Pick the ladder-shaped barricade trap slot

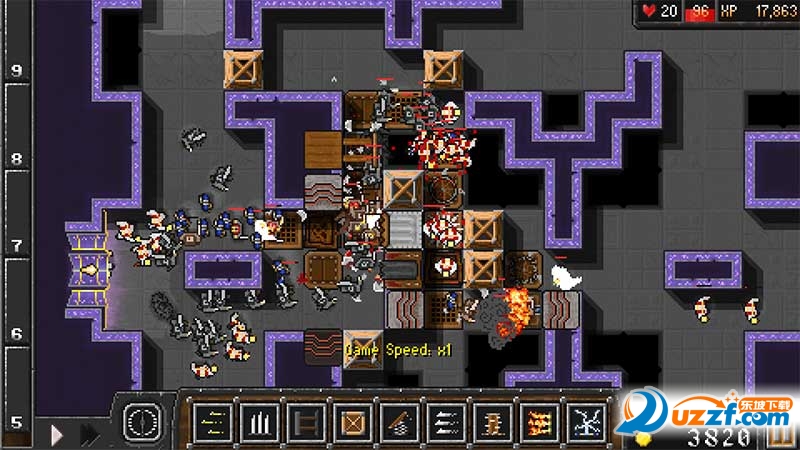click(306, 421)
